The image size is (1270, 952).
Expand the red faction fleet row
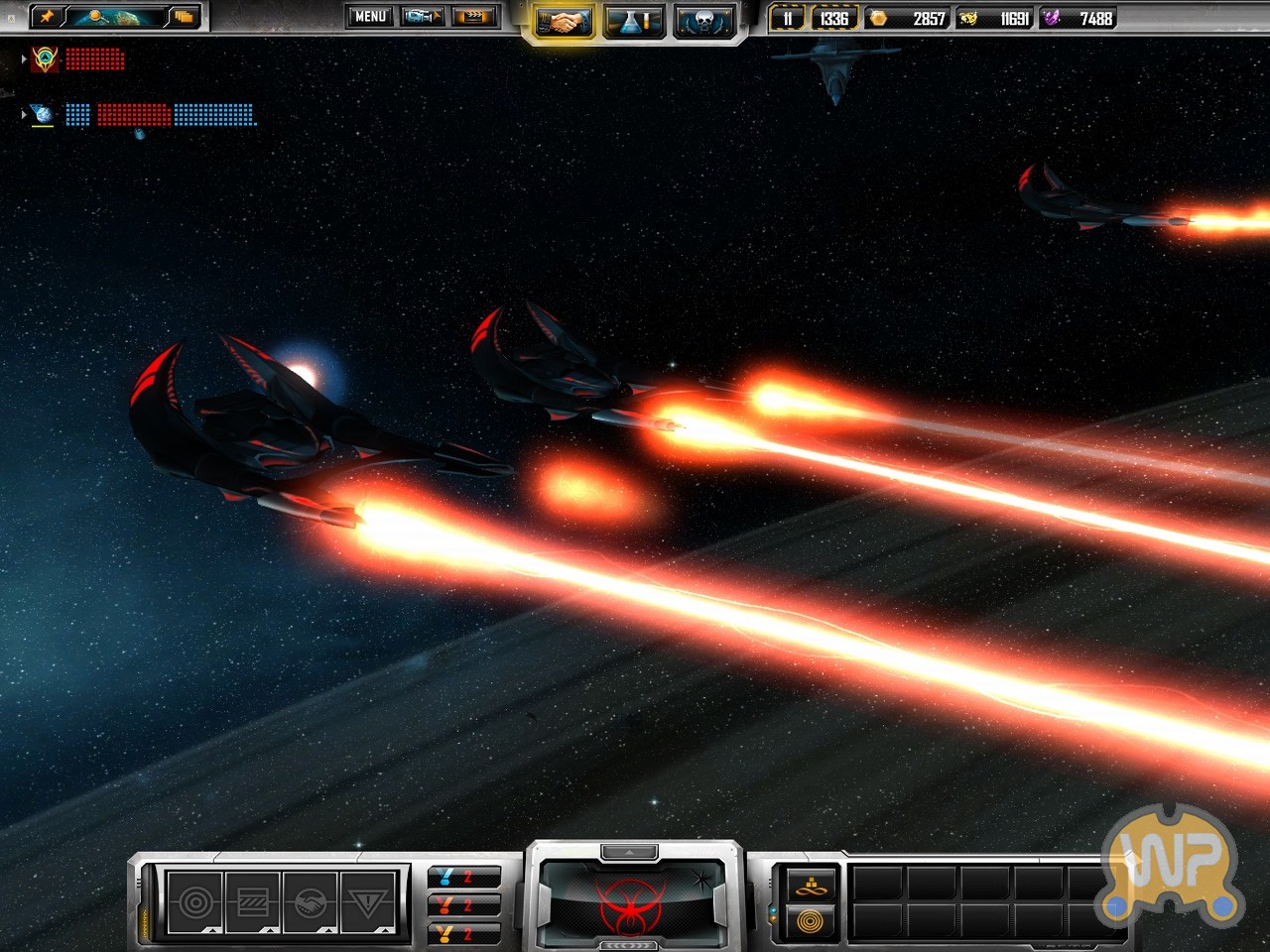(24, 59)
